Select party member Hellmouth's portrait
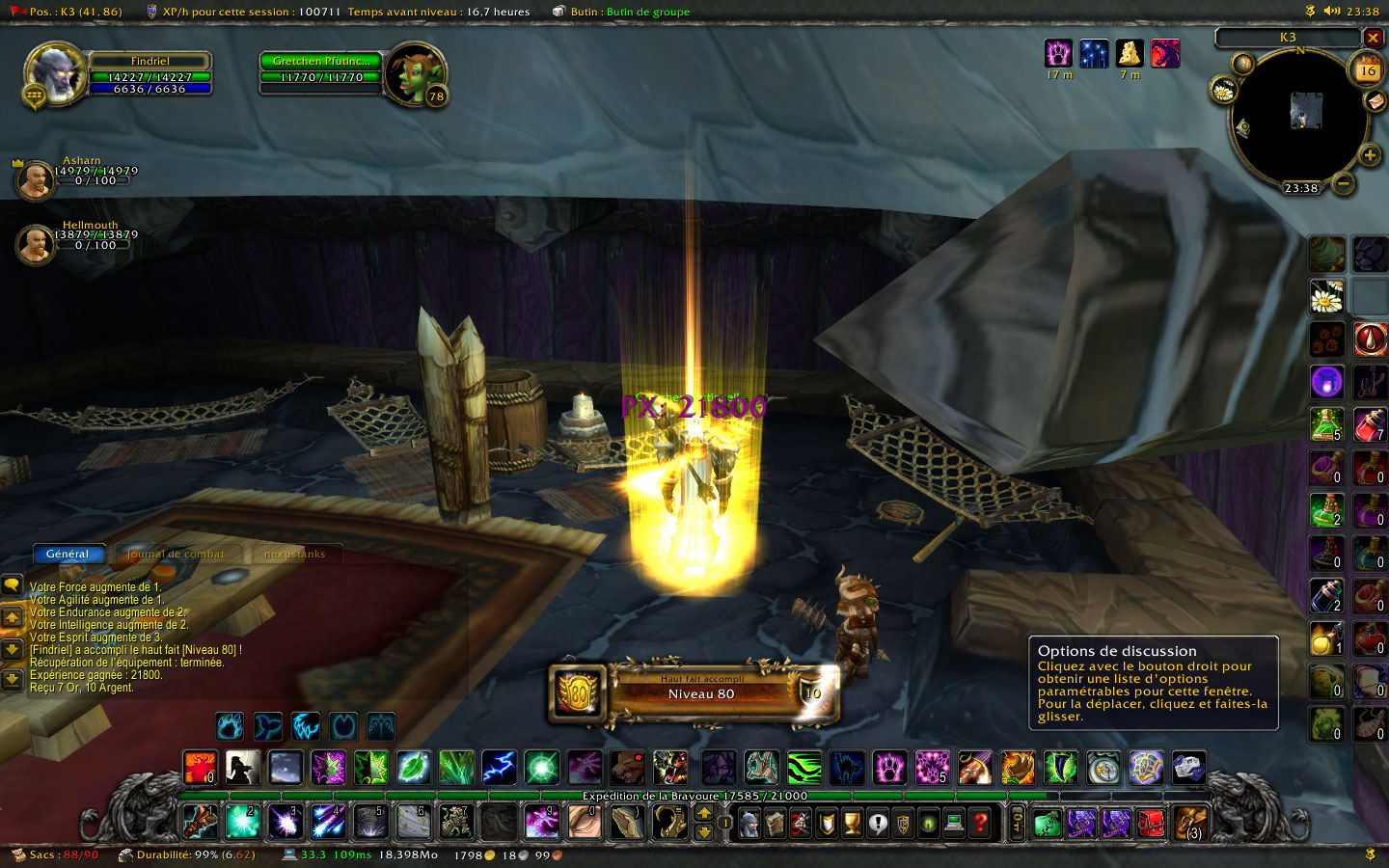Screen dimensions: 1389x868 (x=36, y=243)
